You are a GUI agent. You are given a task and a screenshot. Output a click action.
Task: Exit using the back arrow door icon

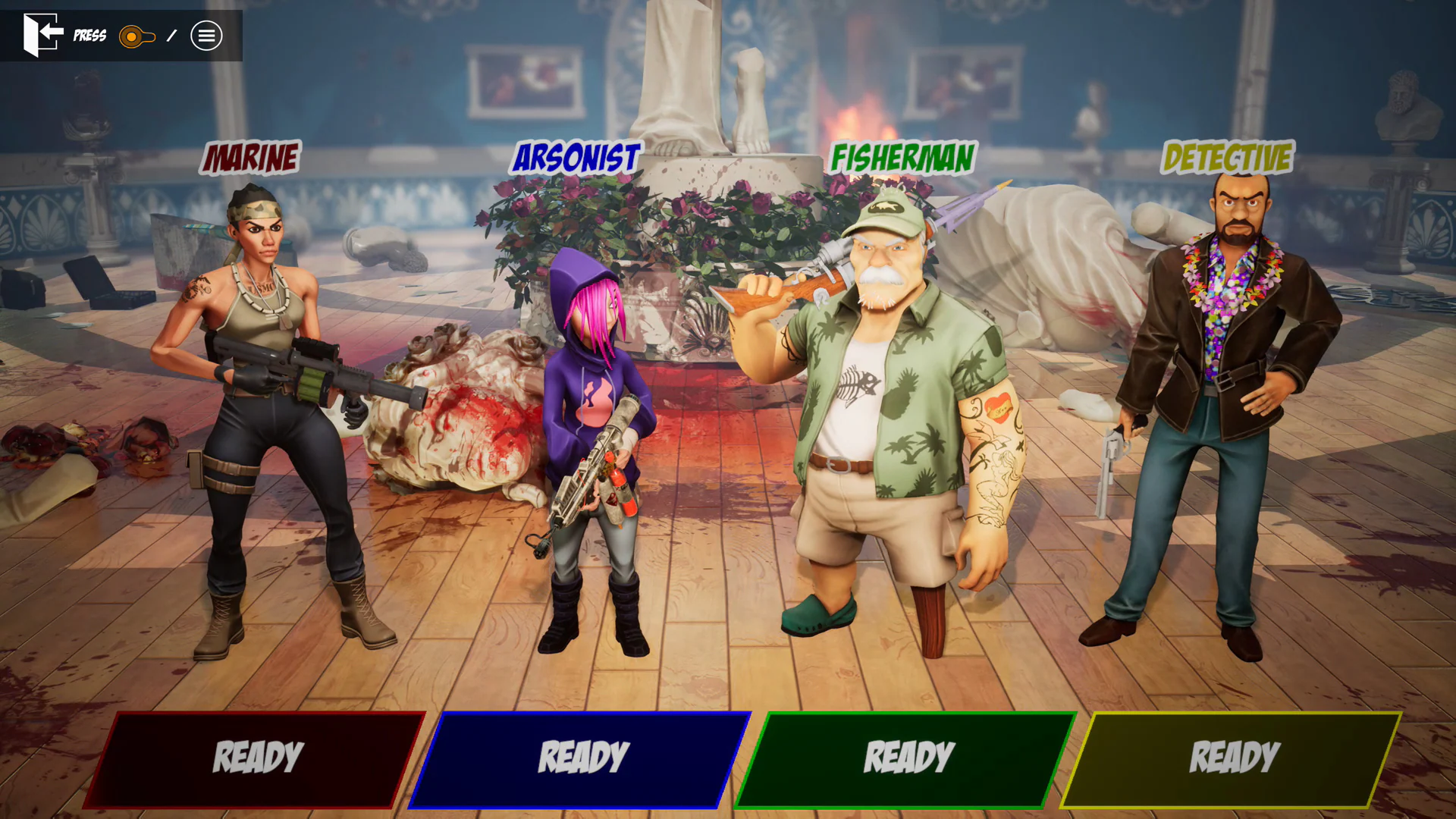point(42,35)
